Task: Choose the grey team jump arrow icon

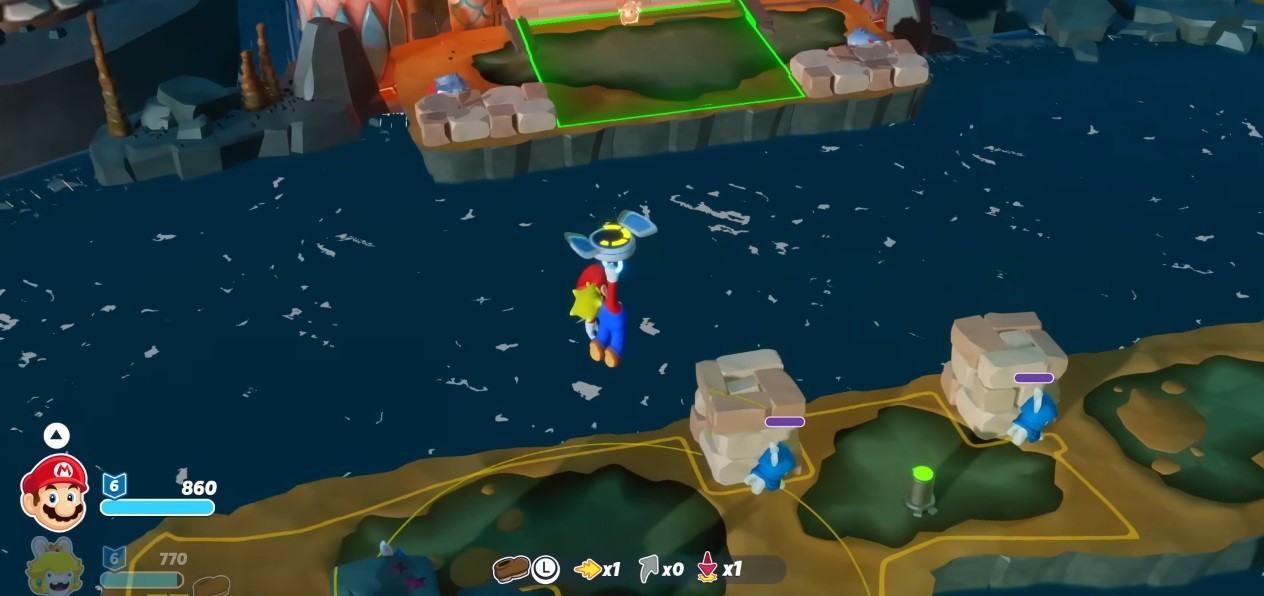Action: coord(649,569)
